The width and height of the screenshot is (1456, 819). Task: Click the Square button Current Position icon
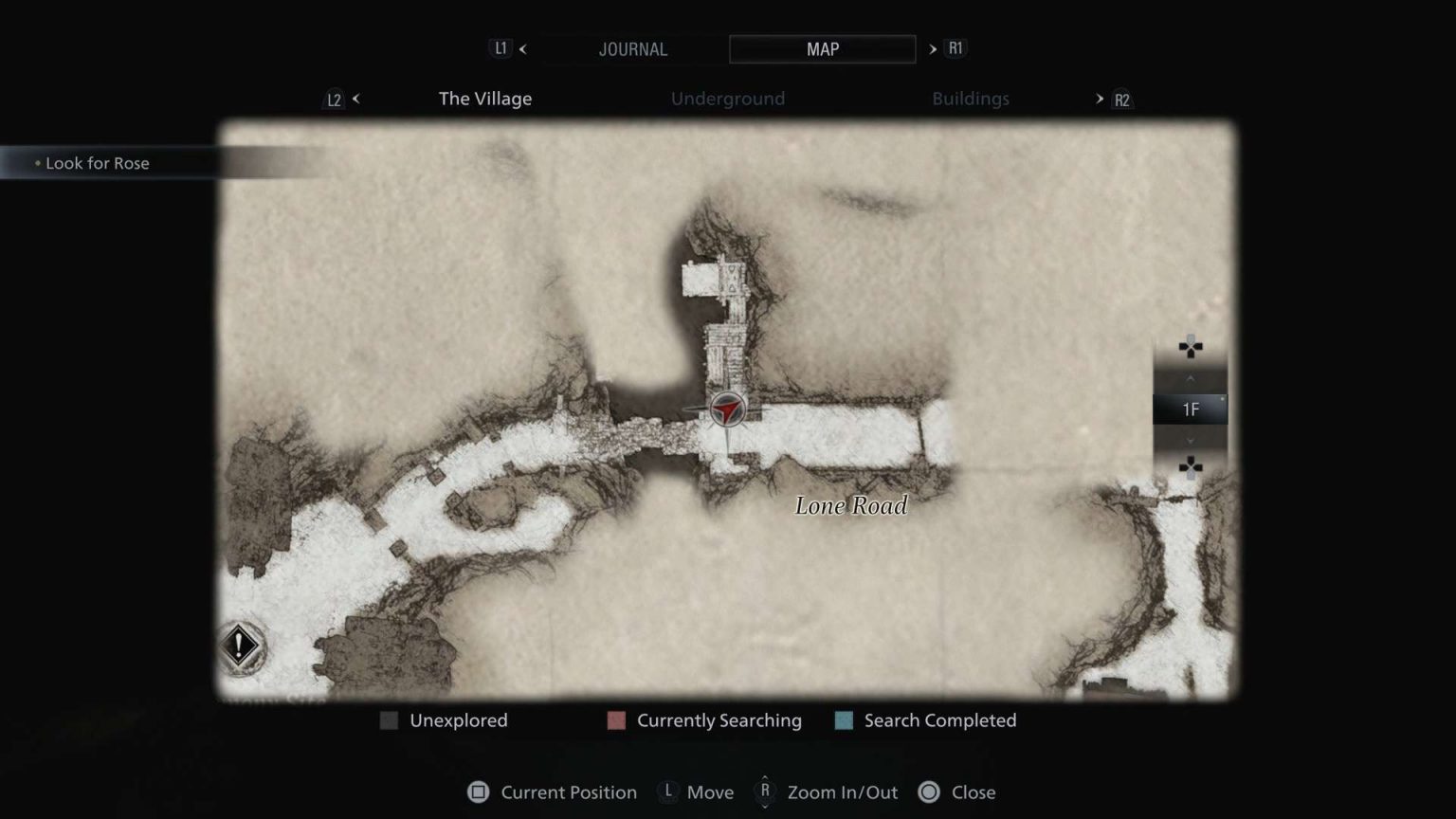[x=479, y=792]
